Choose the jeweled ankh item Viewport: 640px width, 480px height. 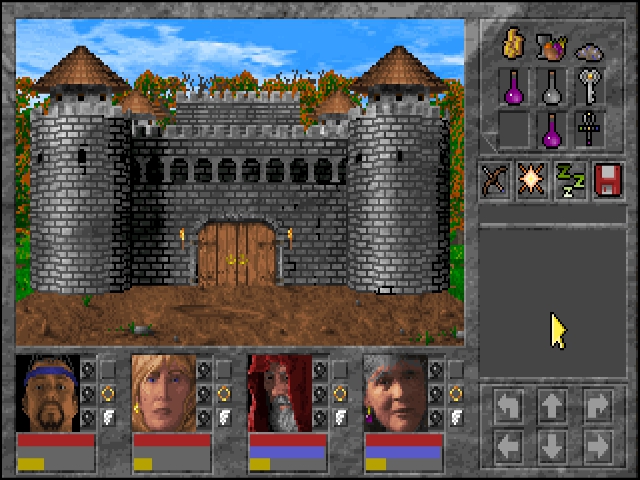click(590, 128)
